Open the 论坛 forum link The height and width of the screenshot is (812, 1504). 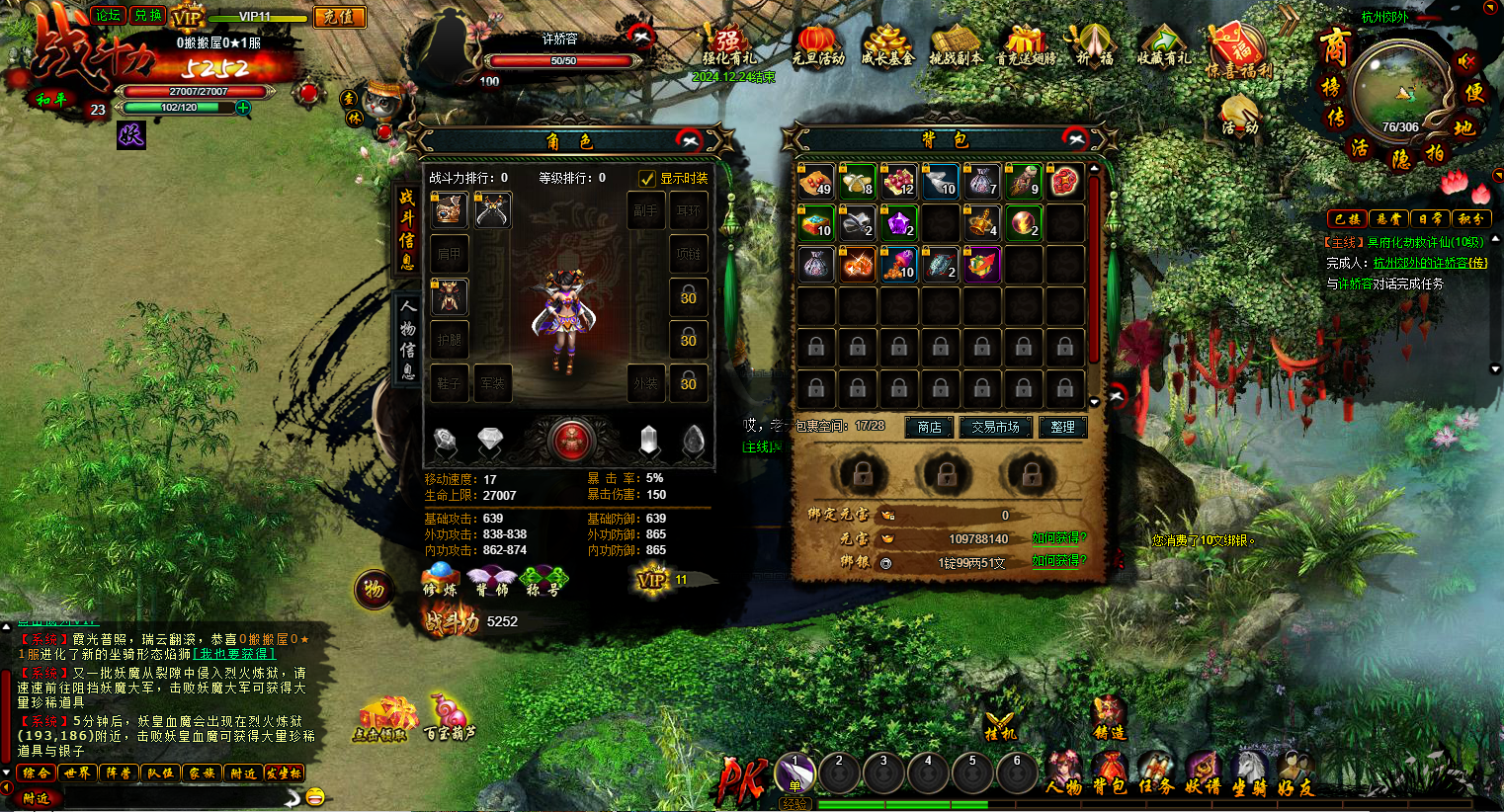tap(108, 15)
